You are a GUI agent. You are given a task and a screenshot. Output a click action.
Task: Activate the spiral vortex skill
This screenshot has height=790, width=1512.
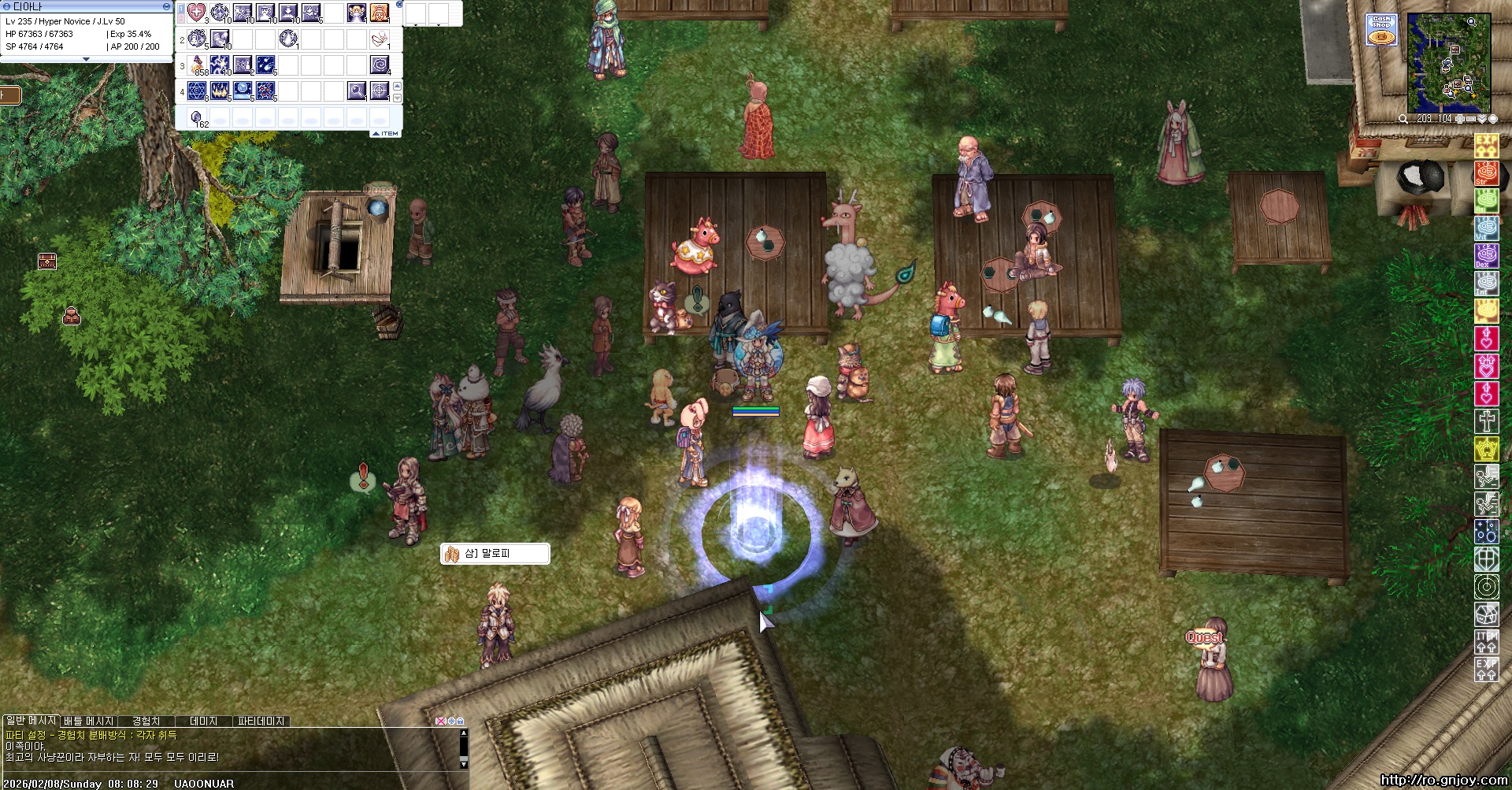(x=380, y=65)
